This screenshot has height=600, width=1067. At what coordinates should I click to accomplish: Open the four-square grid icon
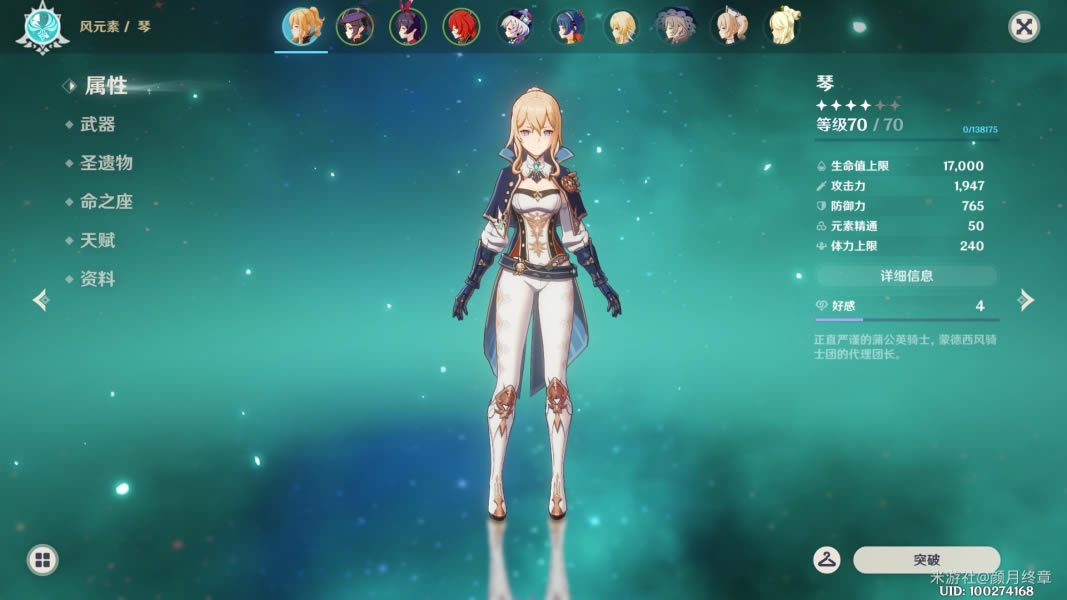[x=42, y=560]
